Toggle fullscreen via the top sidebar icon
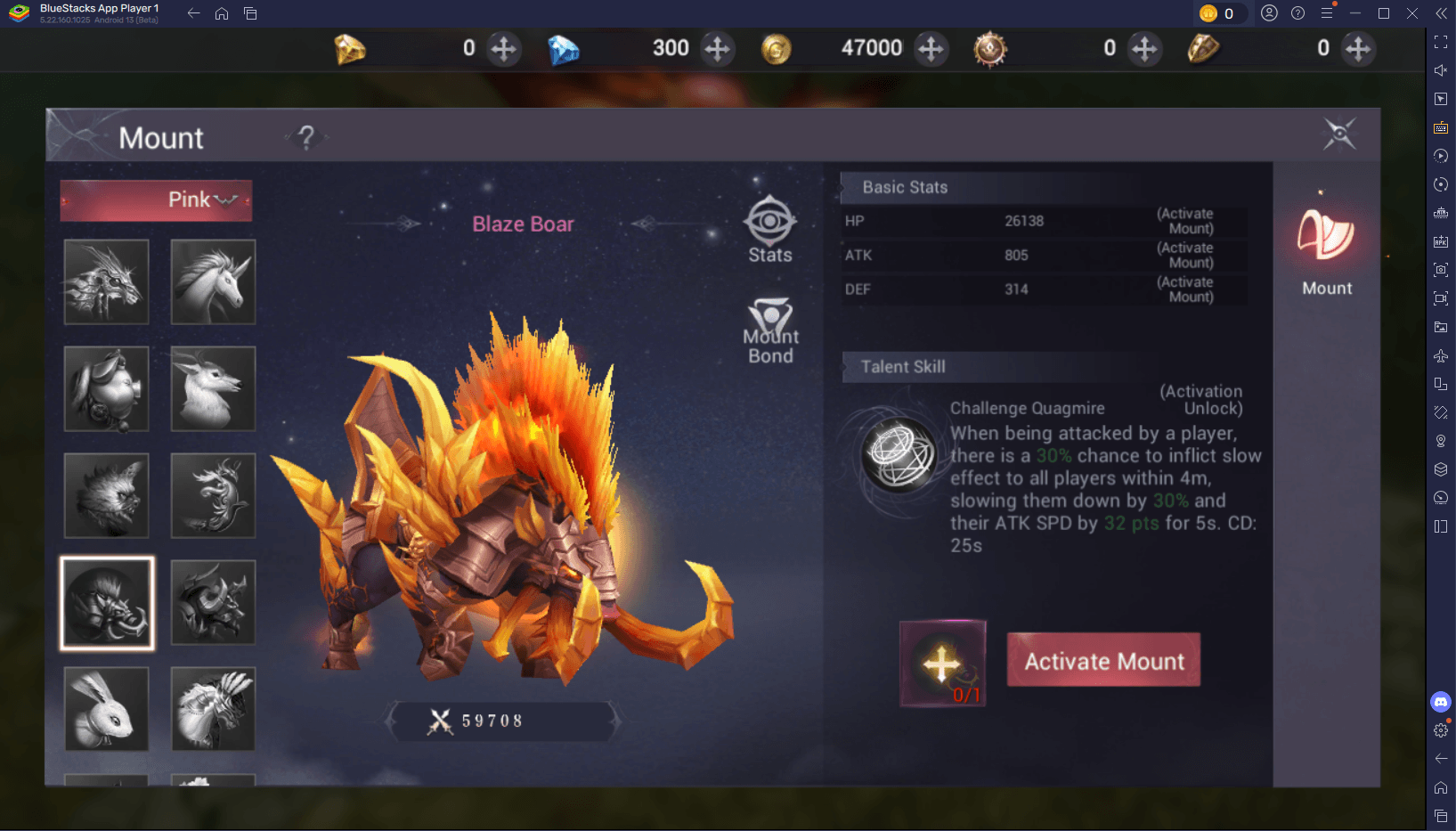 click(1440, 41)
